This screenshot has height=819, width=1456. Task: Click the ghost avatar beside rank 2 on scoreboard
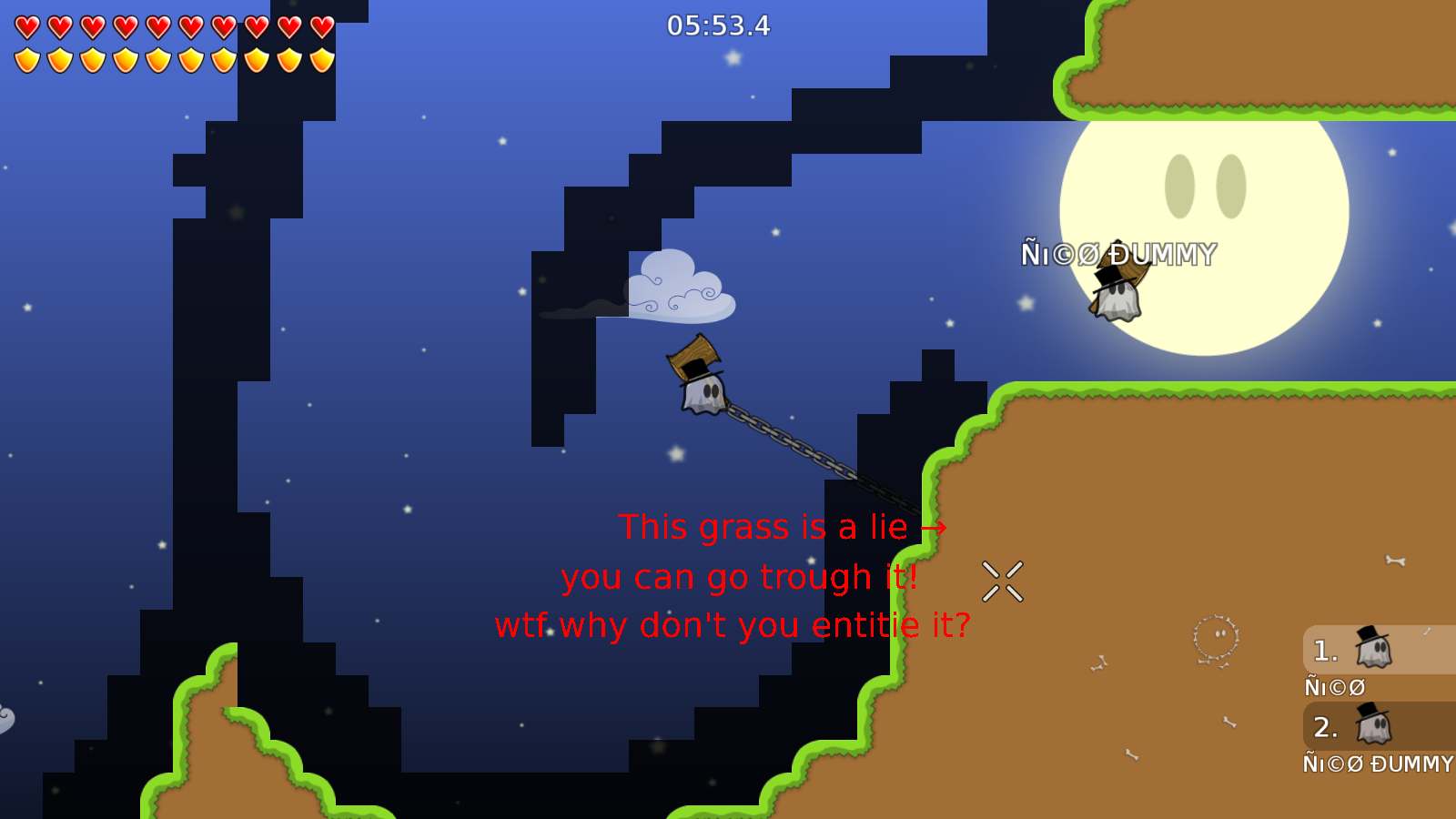[x=1371, y=727]
